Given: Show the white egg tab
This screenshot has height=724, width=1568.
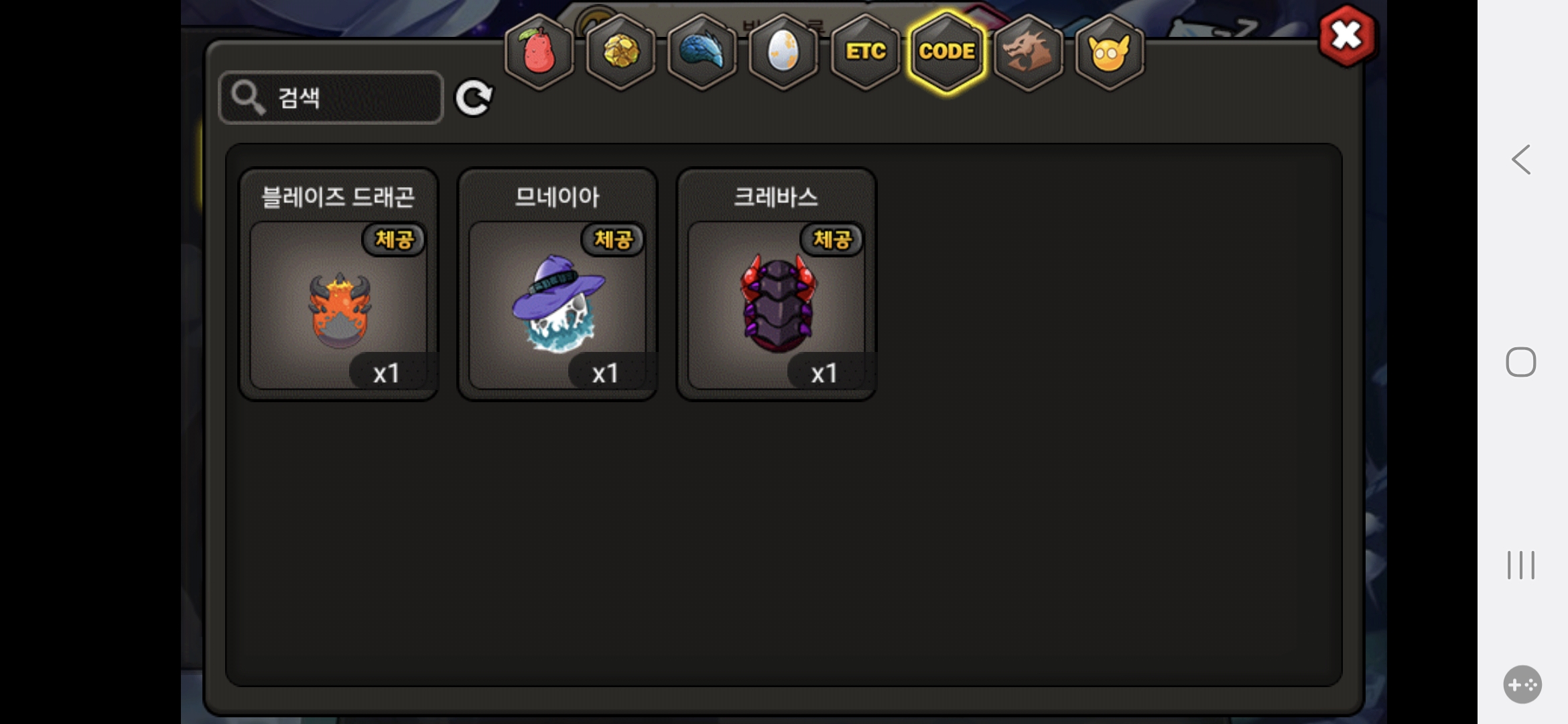Looking at the screenshot, I should (x=783, y=52).
